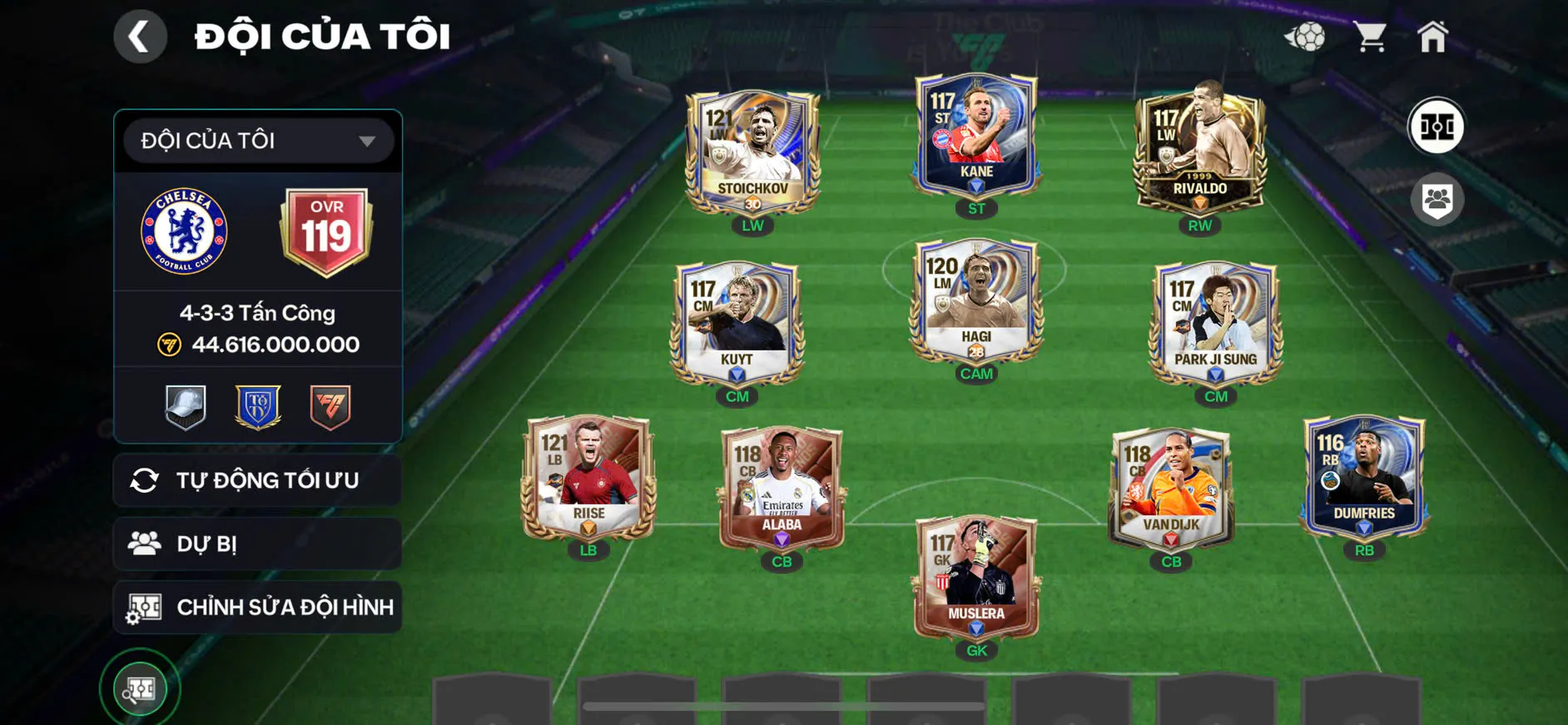Open the tactics board icon
Image resolution: width=1568 pixels, height=725 pixels.
pos(1436,127)
